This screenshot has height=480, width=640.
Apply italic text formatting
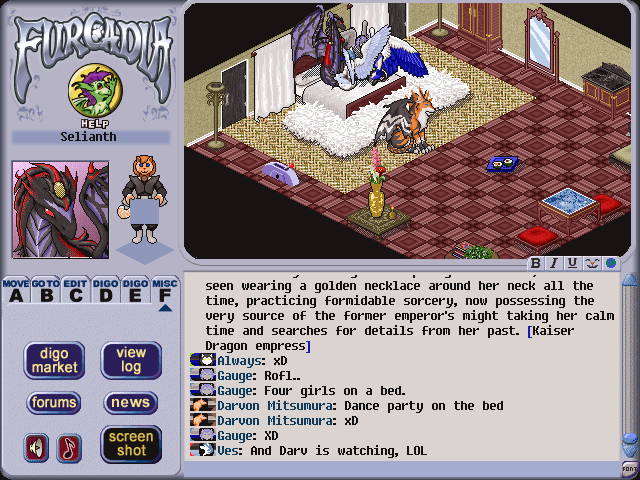(x=554, y=263)
